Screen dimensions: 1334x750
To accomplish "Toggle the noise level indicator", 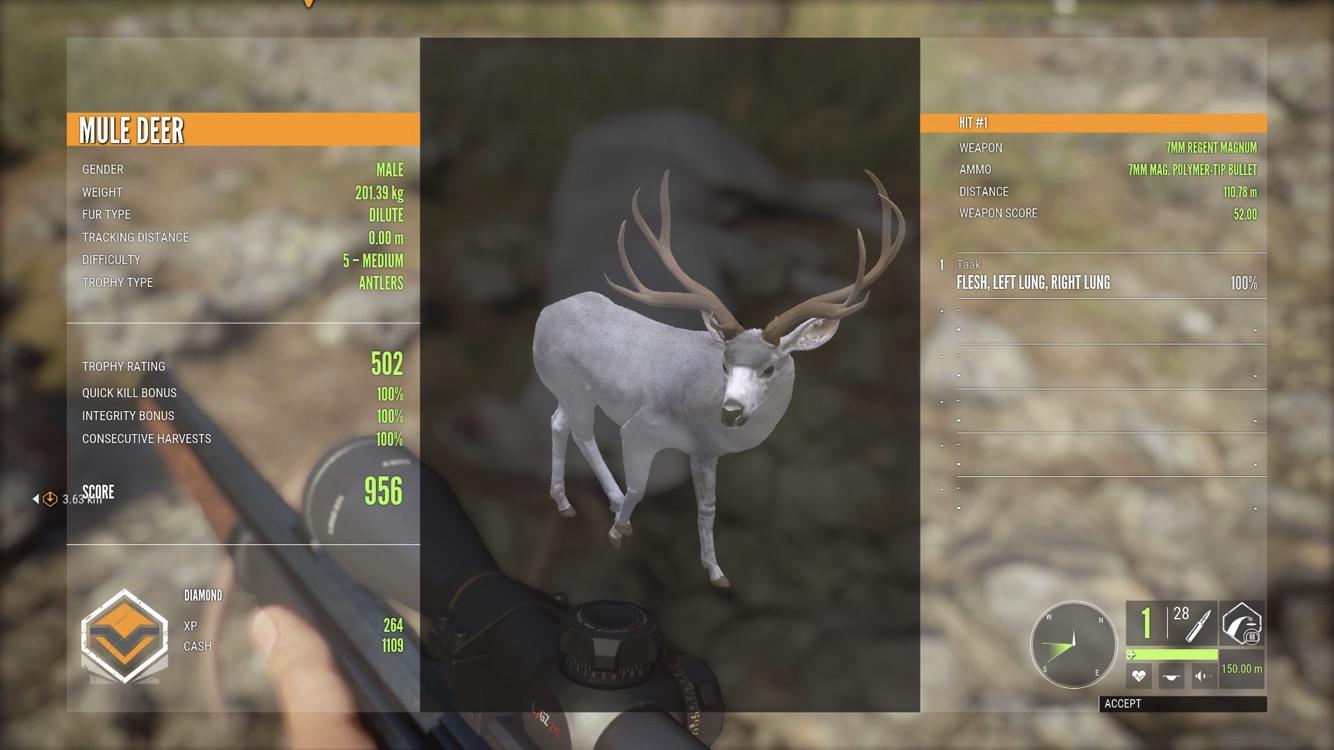I will coord(1201,676).
